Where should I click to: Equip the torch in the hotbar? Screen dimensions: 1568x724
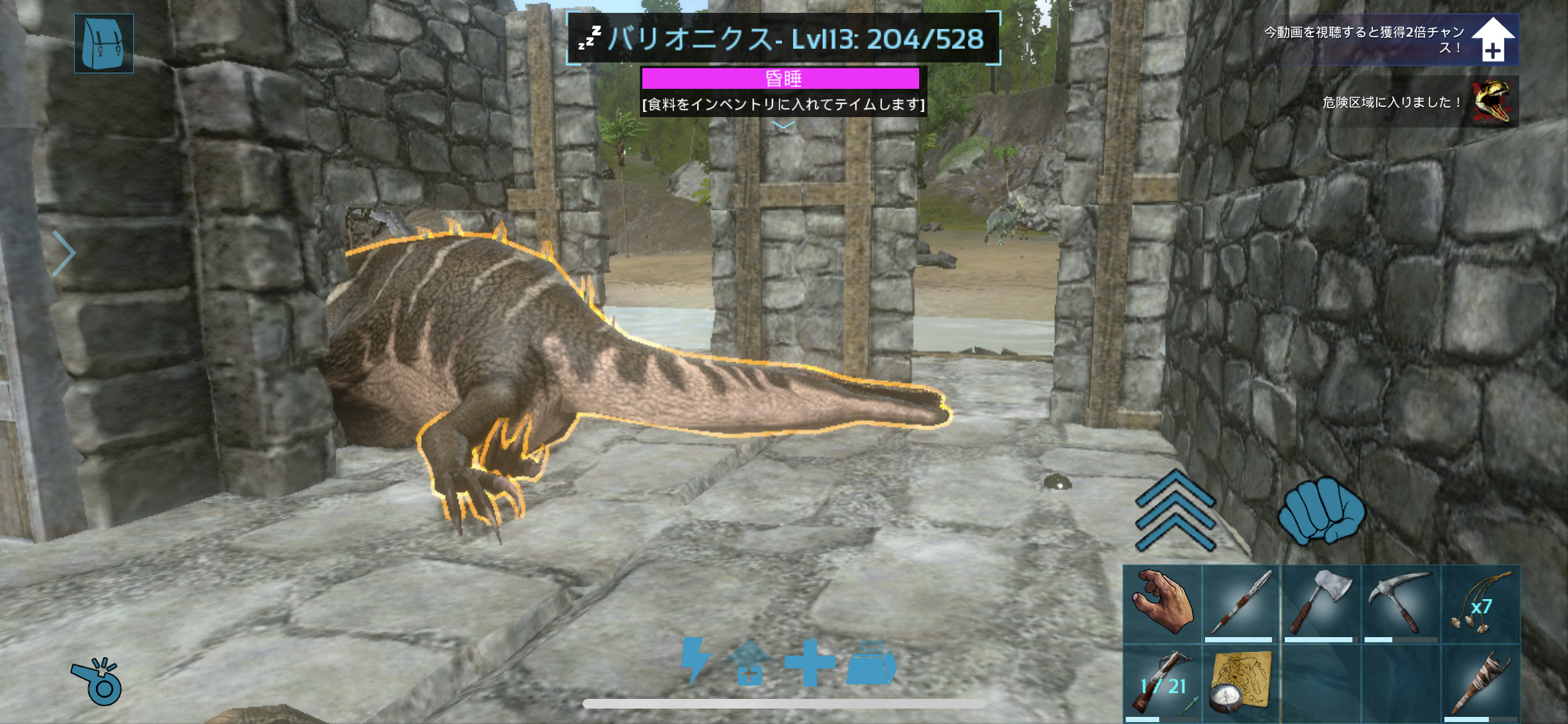pos(1480,683)
